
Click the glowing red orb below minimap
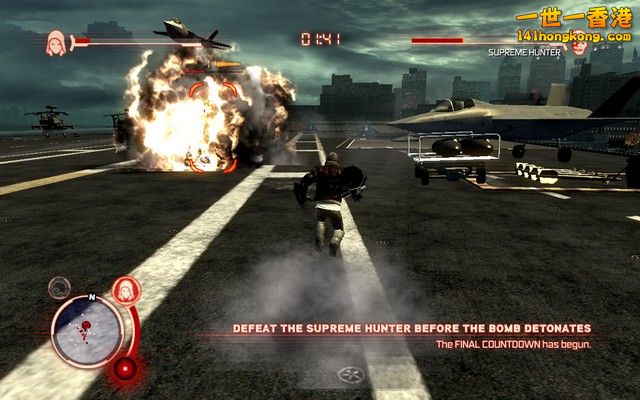coord(124,369)
